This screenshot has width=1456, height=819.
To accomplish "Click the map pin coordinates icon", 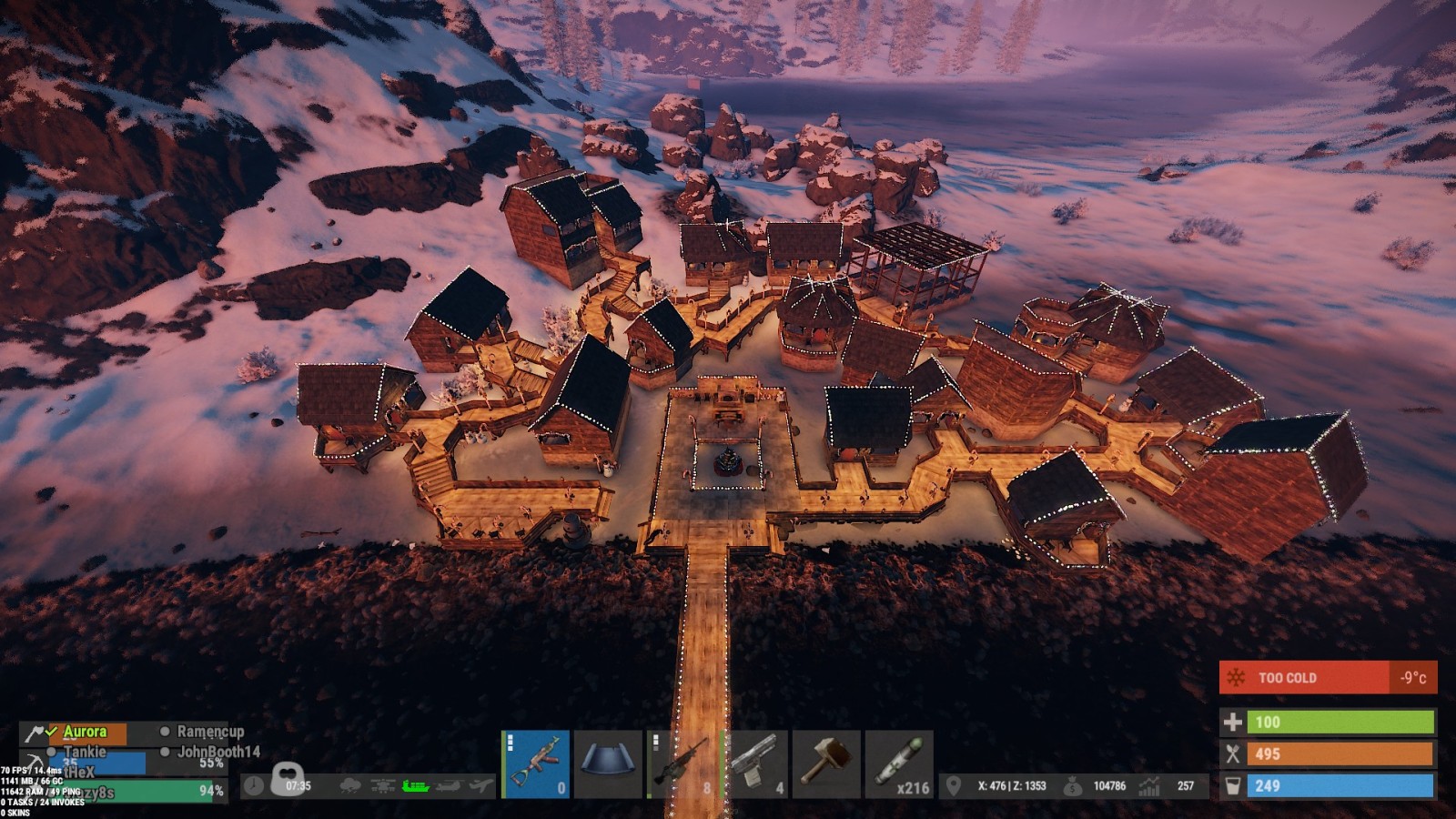I will pos(954,785).
